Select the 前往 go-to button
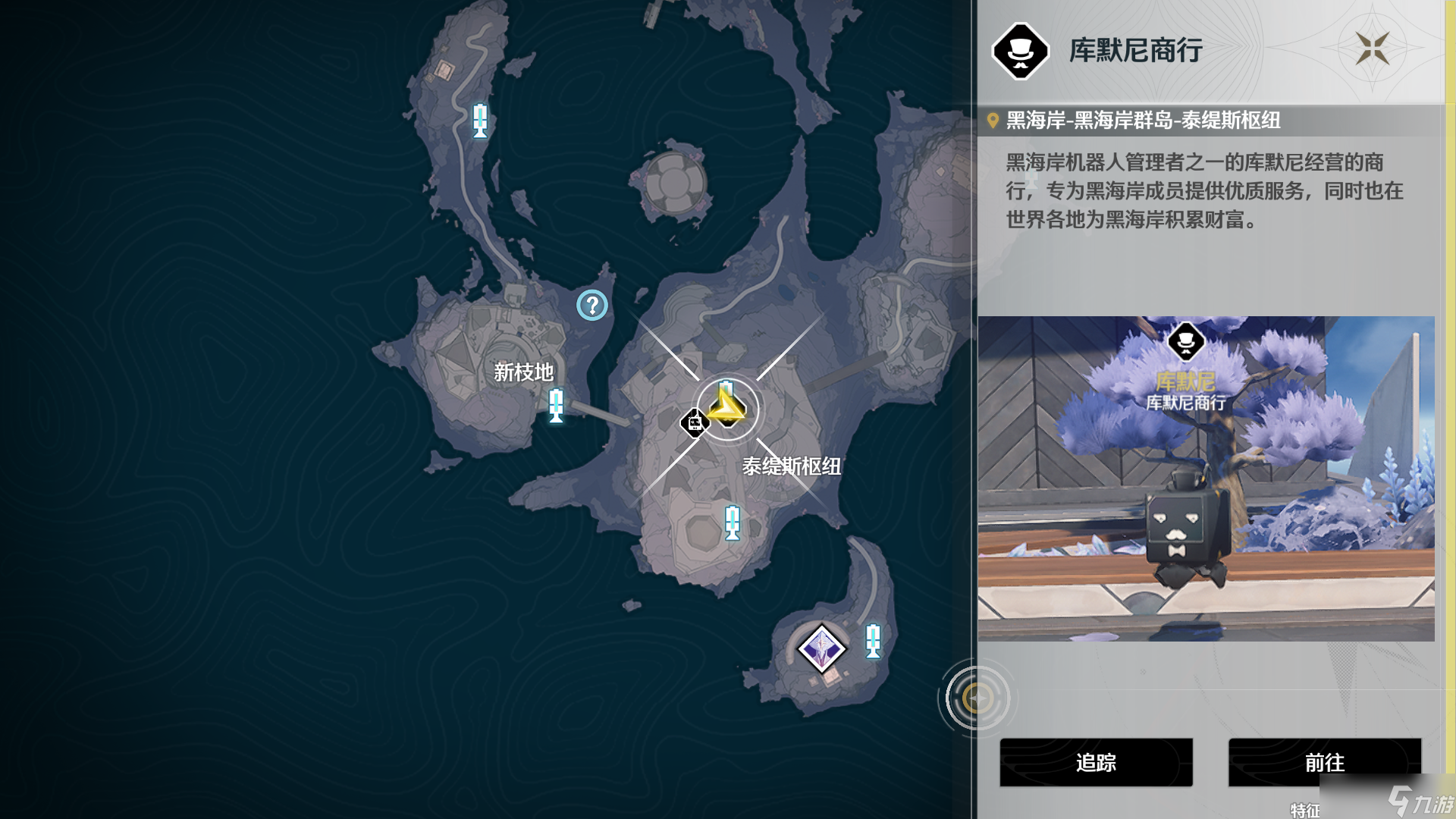The width and height of the screenshot is (1456, 819). coord(1324,762)
